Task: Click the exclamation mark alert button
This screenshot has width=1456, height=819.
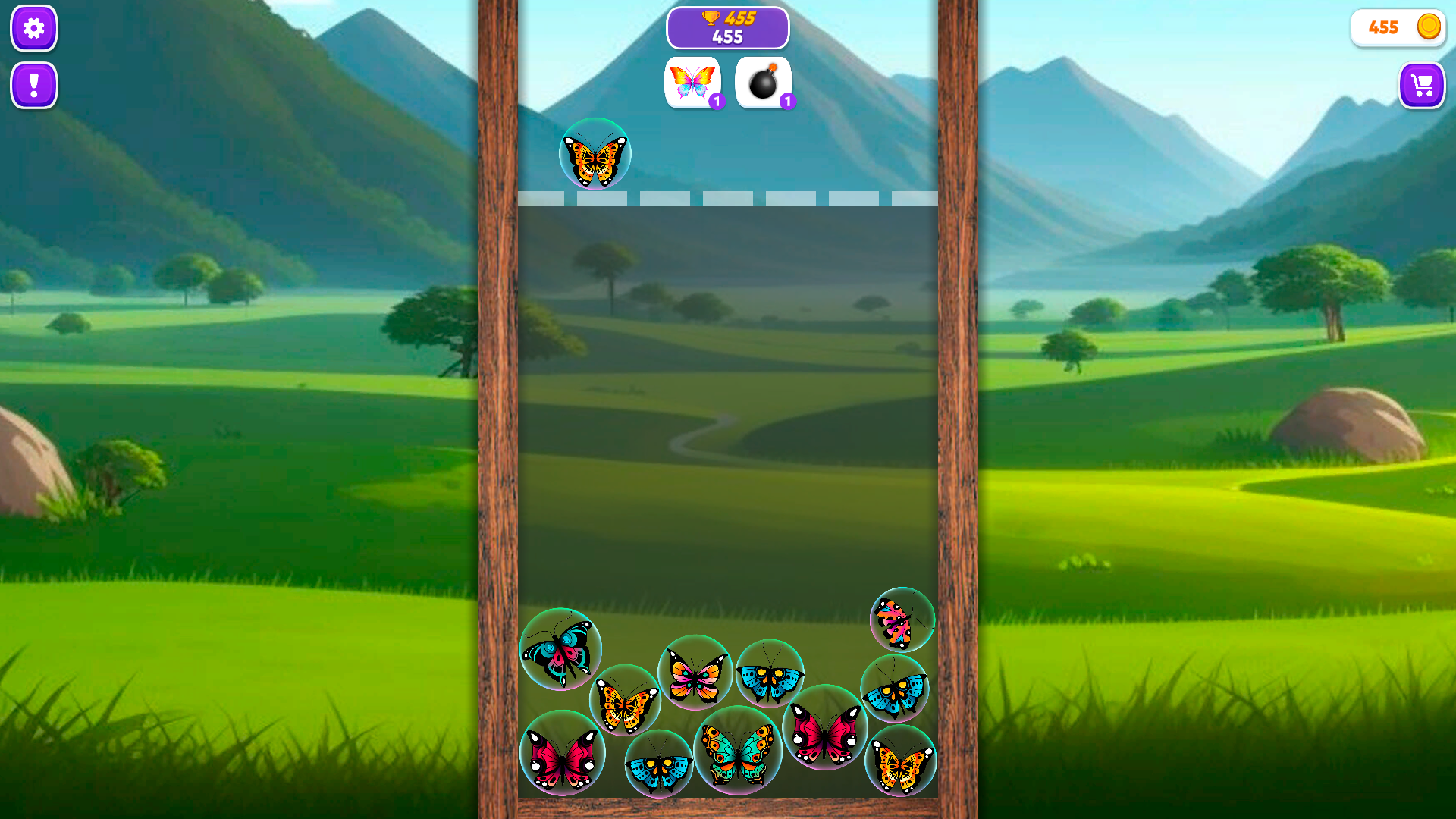Action: pos(33,86)
